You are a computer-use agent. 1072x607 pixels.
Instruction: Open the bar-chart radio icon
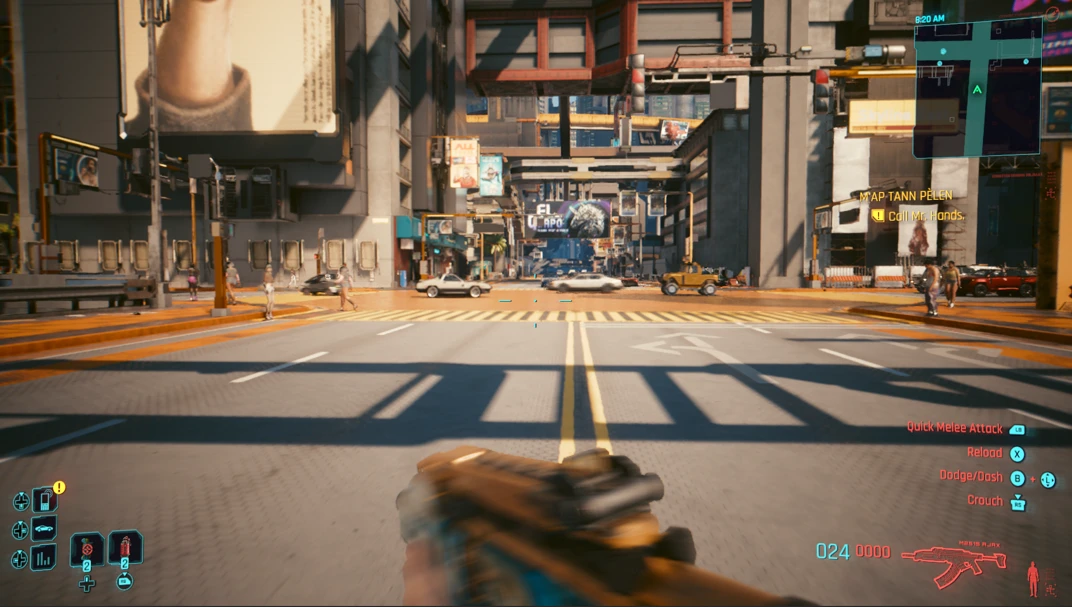point(44,558)
